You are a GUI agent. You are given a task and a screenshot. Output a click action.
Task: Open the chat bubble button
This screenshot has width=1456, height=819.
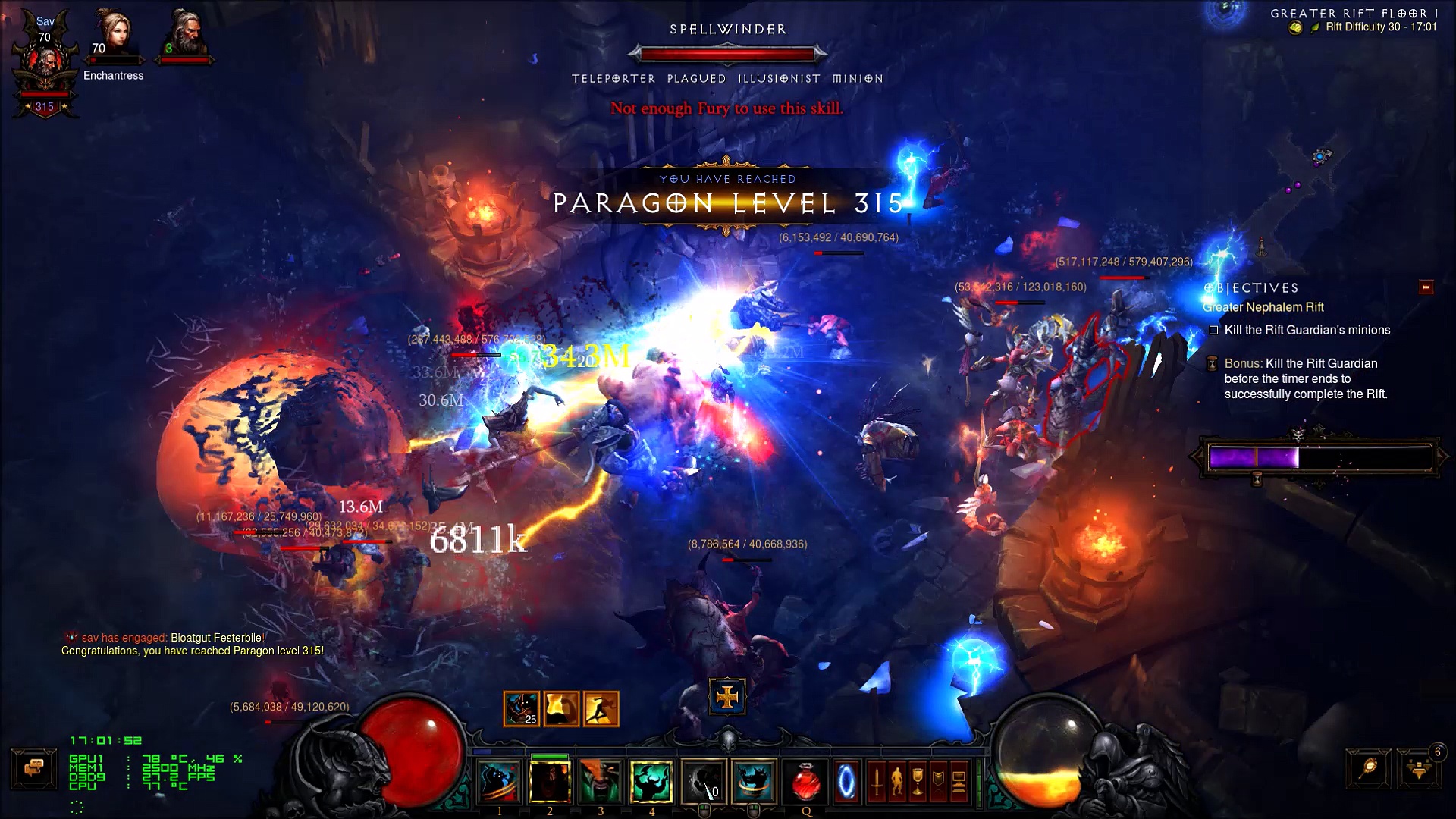(33, 769)
